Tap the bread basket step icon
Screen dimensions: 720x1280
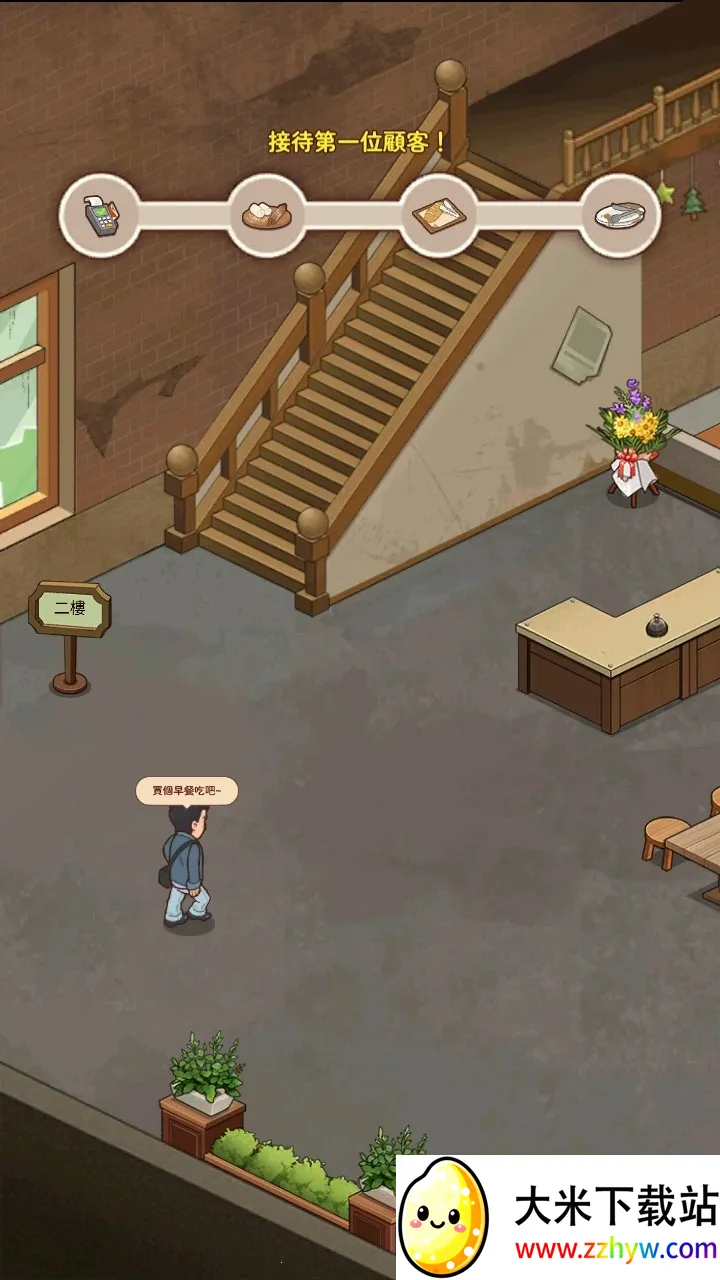point(267,215)
